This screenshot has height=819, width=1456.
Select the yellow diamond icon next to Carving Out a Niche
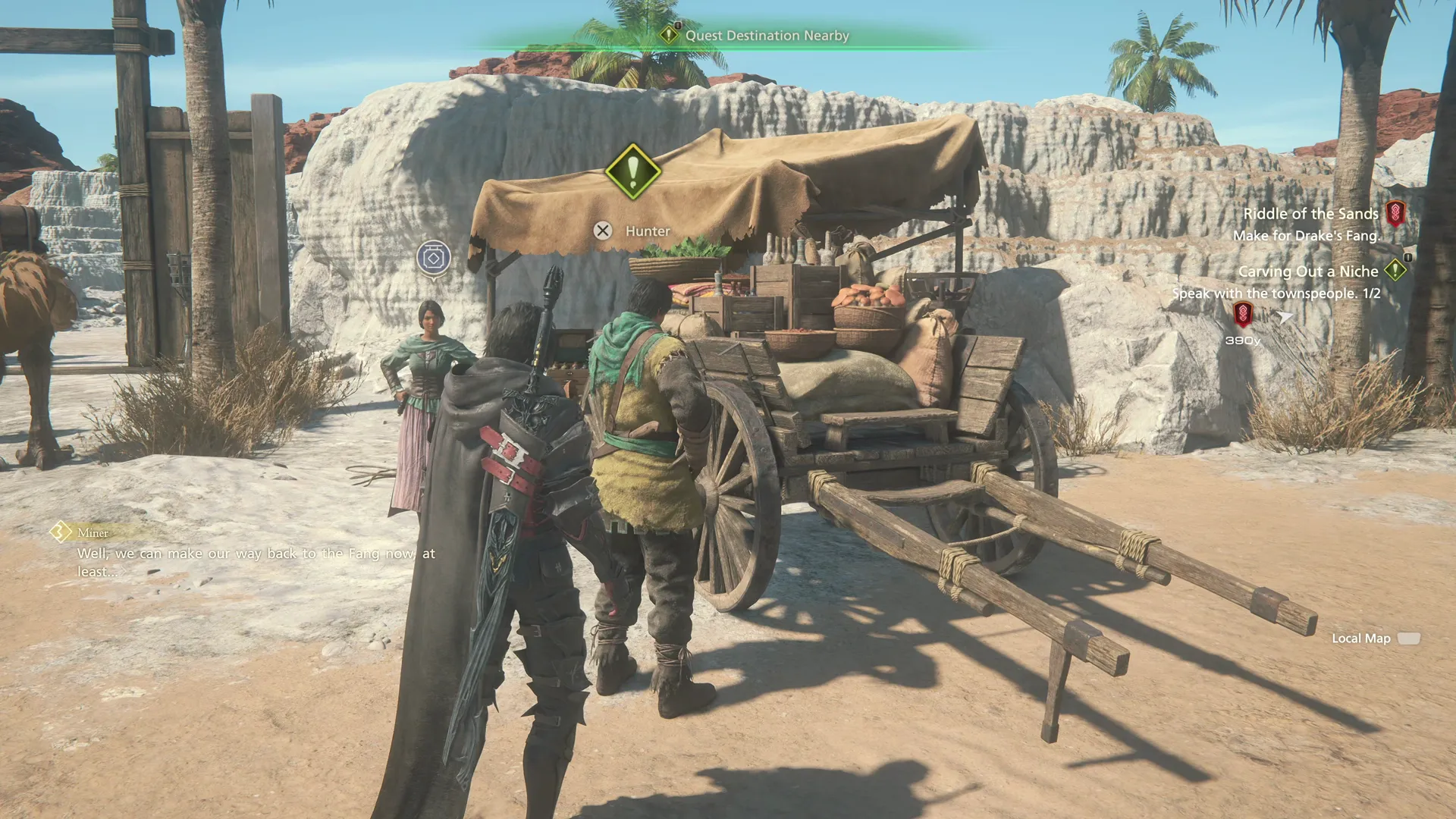pos(1395,271)
